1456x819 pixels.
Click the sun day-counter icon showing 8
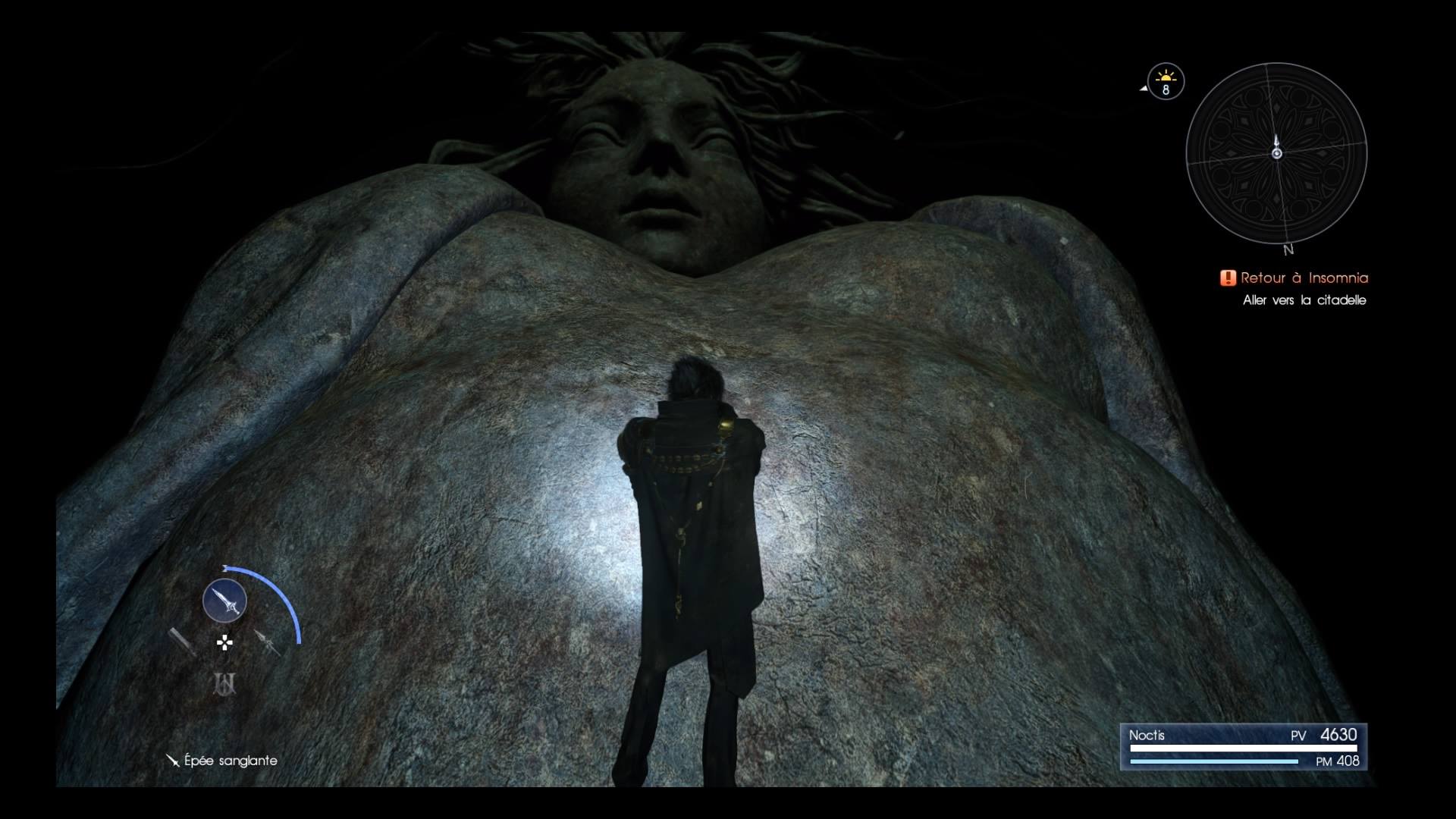[1165, 81]
